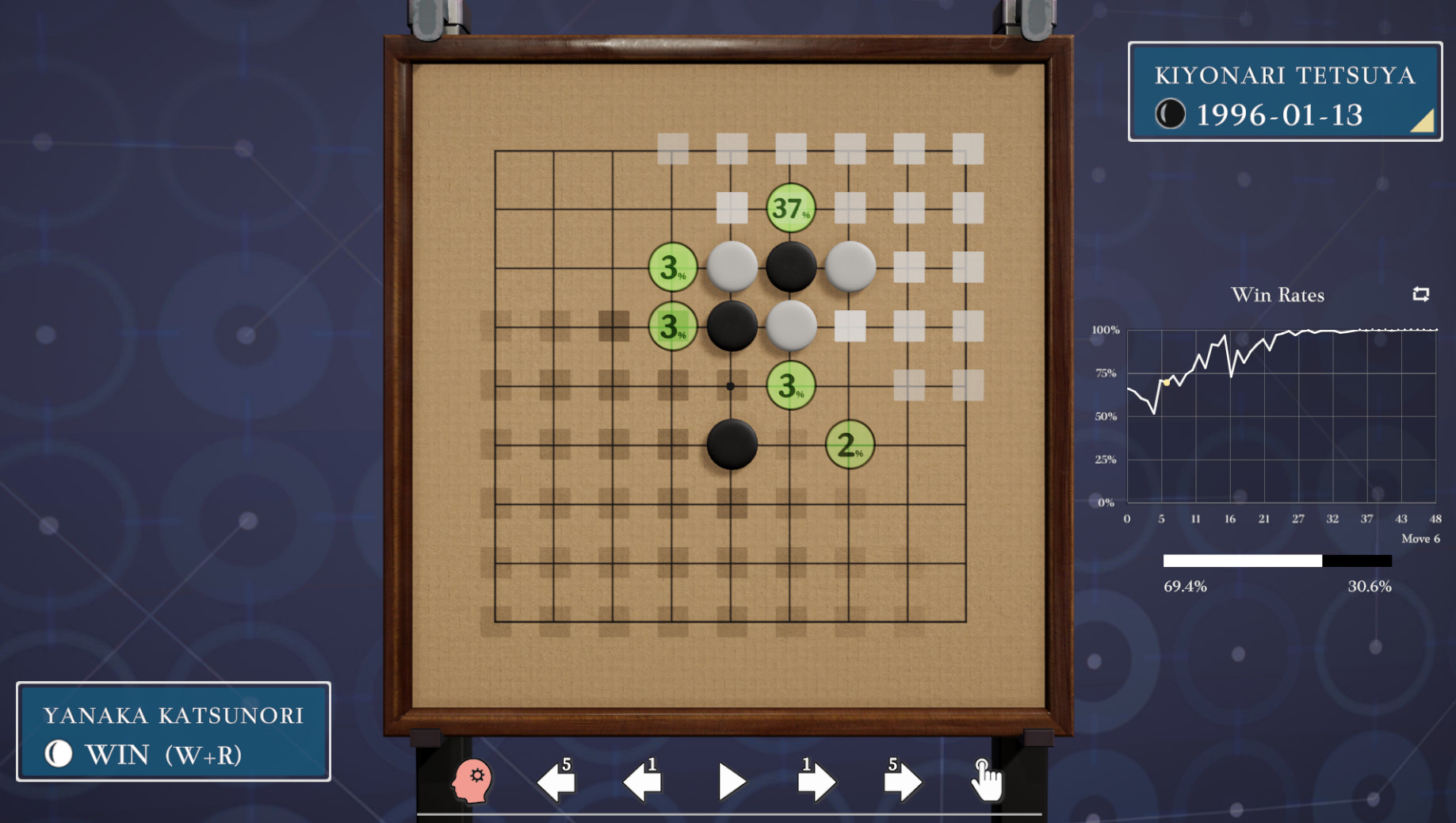
Task: Toggle free placement with the hand icon
Action: [987, 781]
